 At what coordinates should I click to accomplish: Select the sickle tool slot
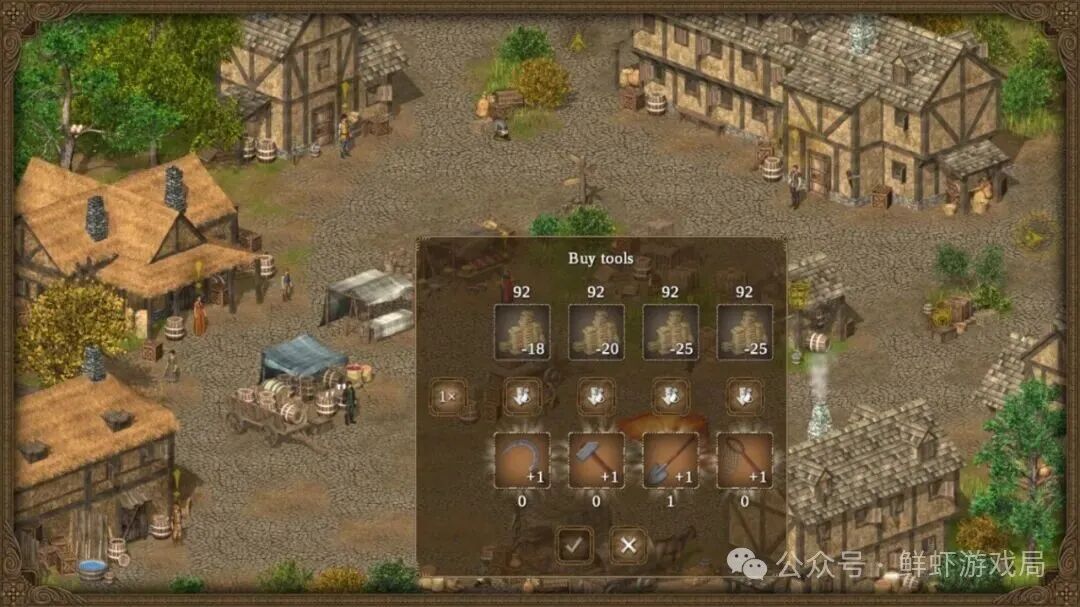[x=522, y=461]
